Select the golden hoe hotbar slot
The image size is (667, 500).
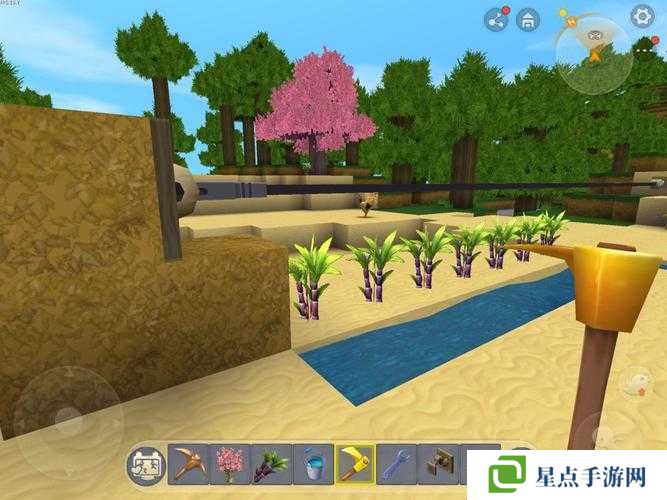click(x=355, y=464)
